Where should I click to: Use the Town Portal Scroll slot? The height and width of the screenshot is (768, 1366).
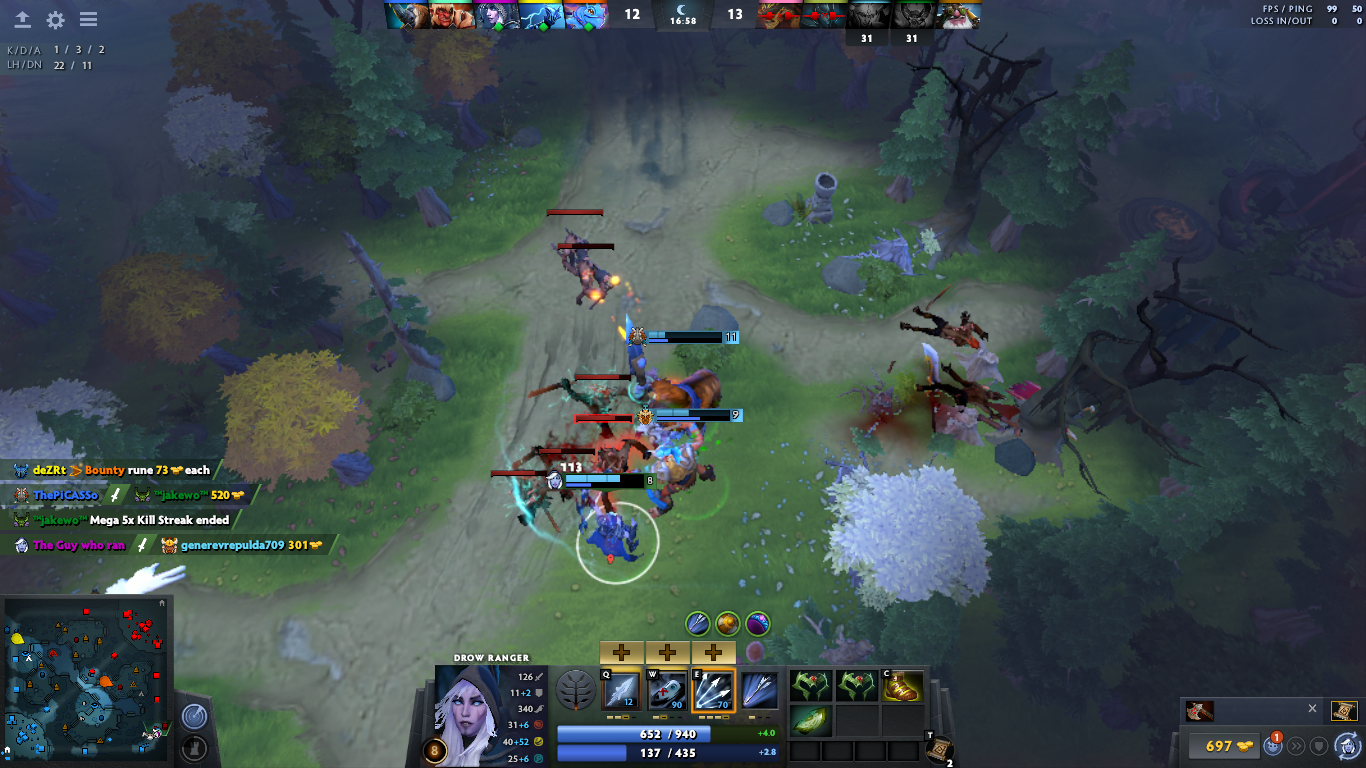point(938,750)
